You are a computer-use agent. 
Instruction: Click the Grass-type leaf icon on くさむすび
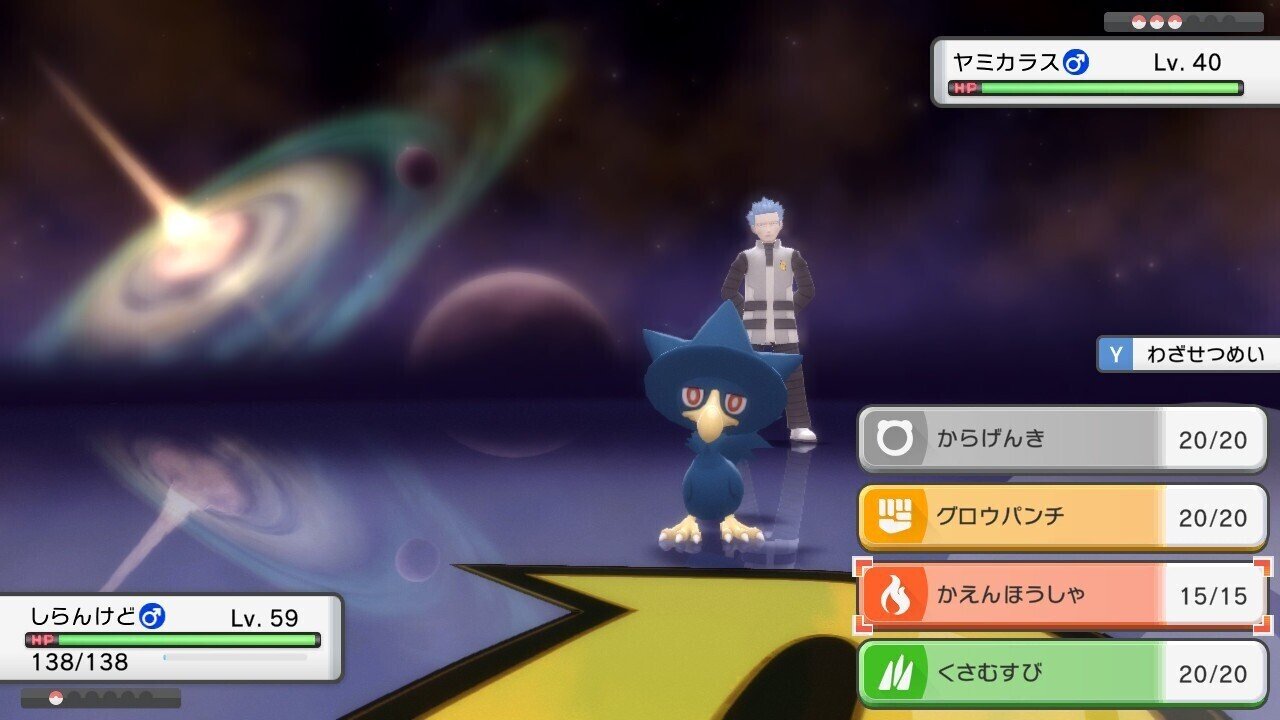pyautogui.click(x=895, y=673)
